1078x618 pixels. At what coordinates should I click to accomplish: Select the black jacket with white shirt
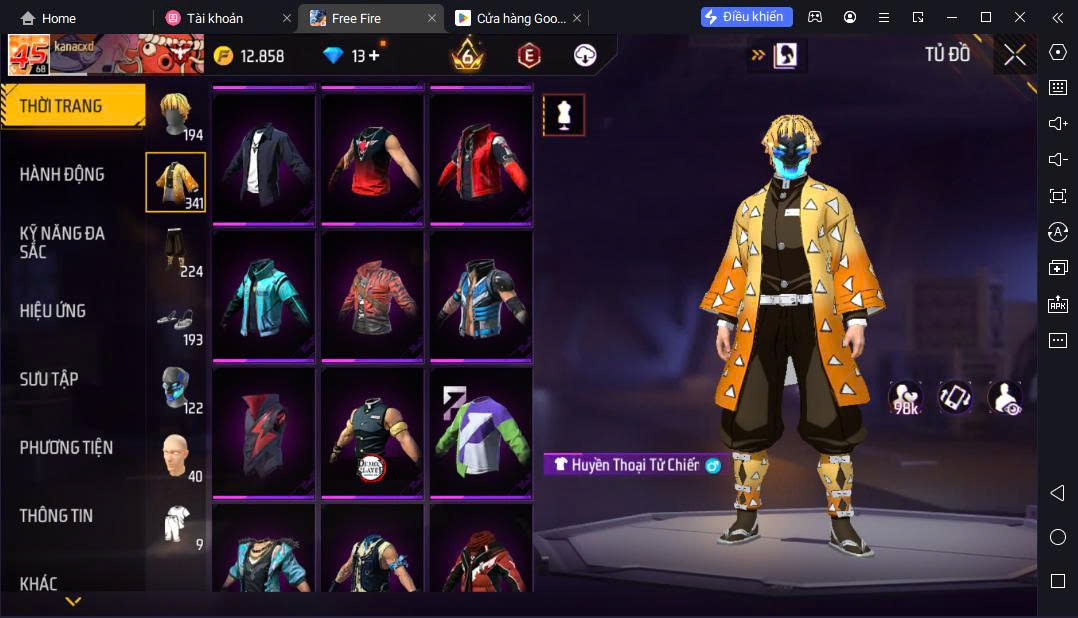point(264,158)
